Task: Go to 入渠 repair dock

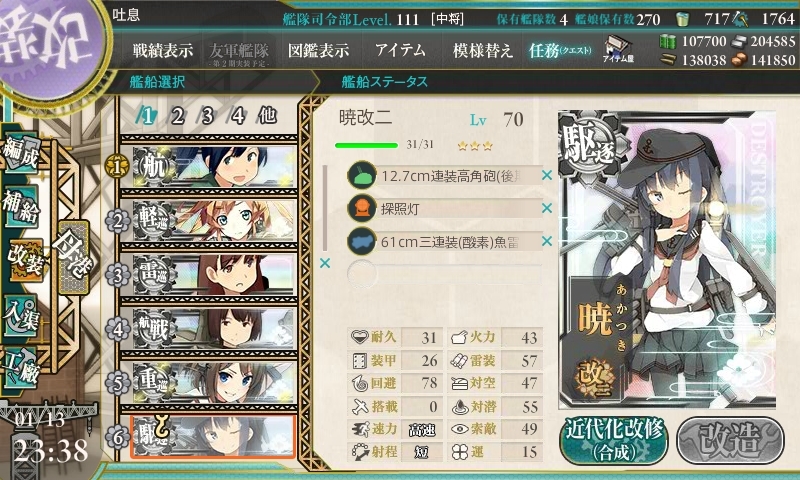Action: tap(24, 312)
